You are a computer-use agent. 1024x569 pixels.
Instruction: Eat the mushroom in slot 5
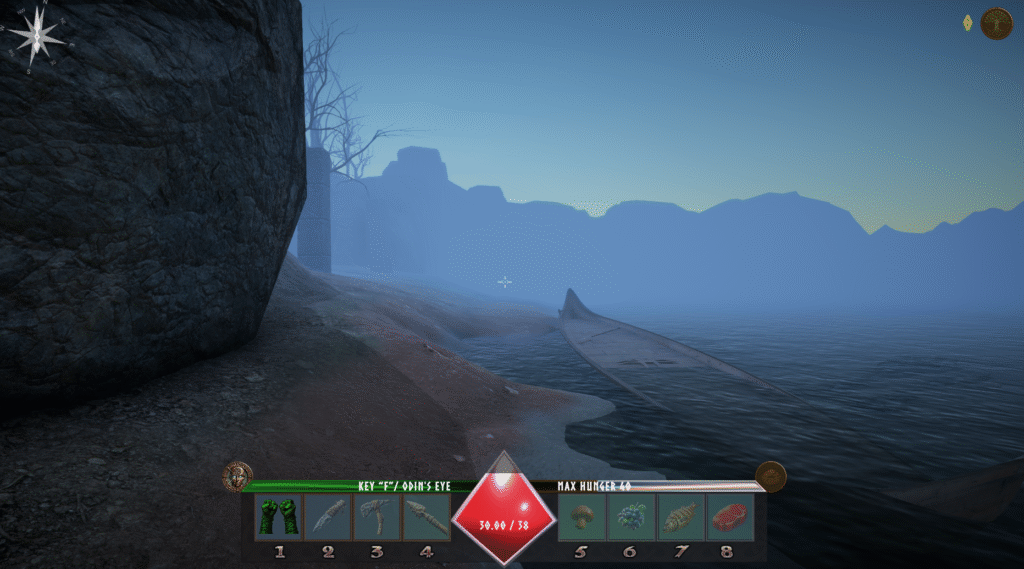[581, 517]
